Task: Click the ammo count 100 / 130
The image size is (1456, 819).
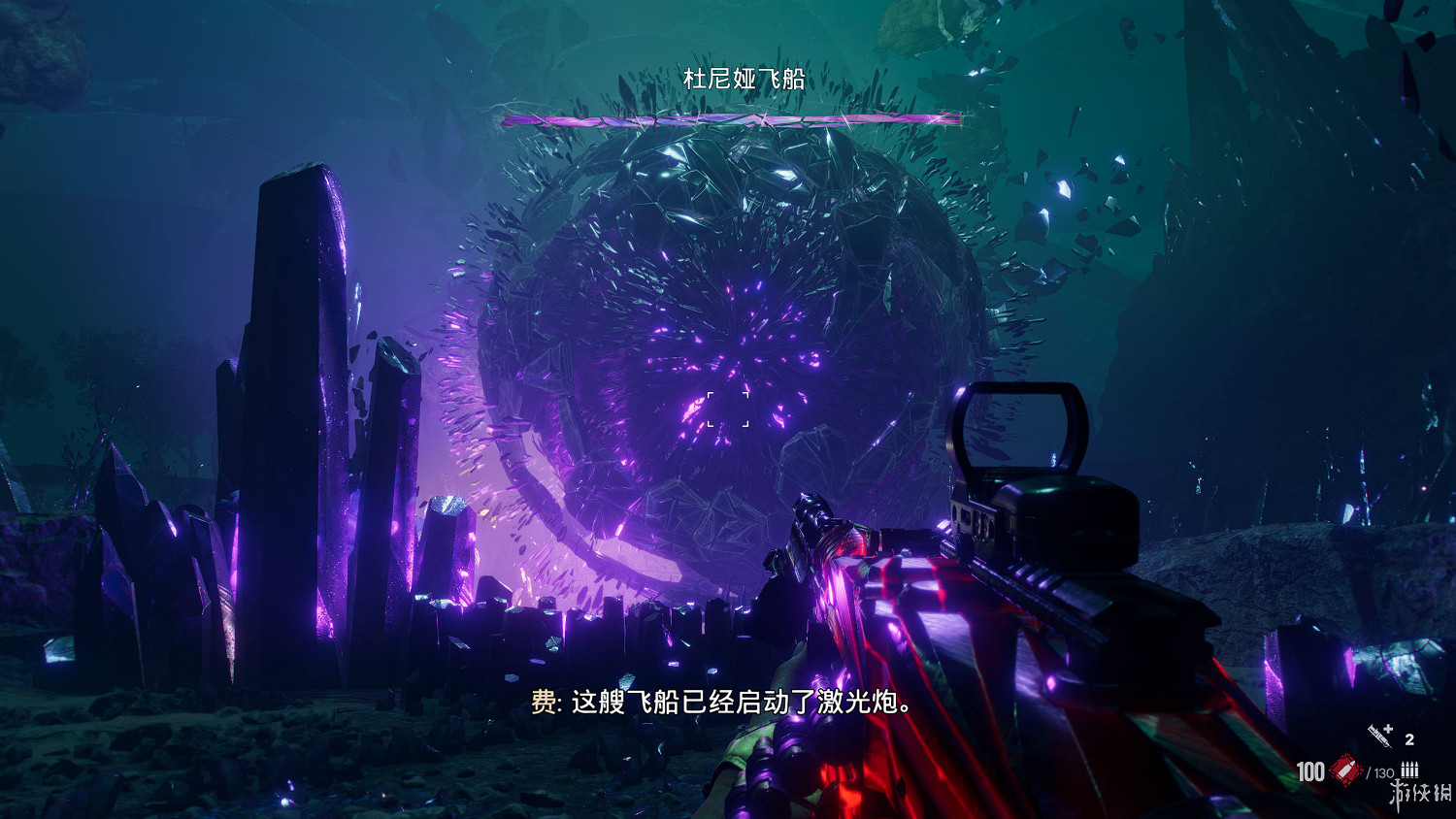Action: click(x=1349, y=771)
